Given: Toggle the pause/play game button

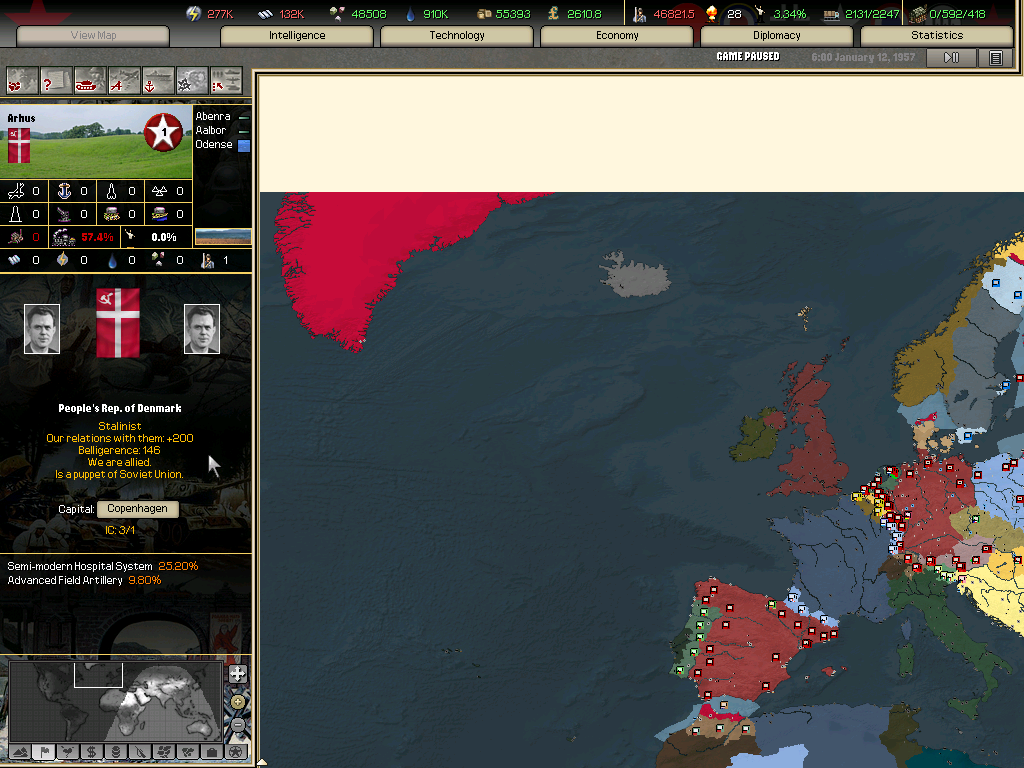Looking at the screenshot, I should (951, 58).
